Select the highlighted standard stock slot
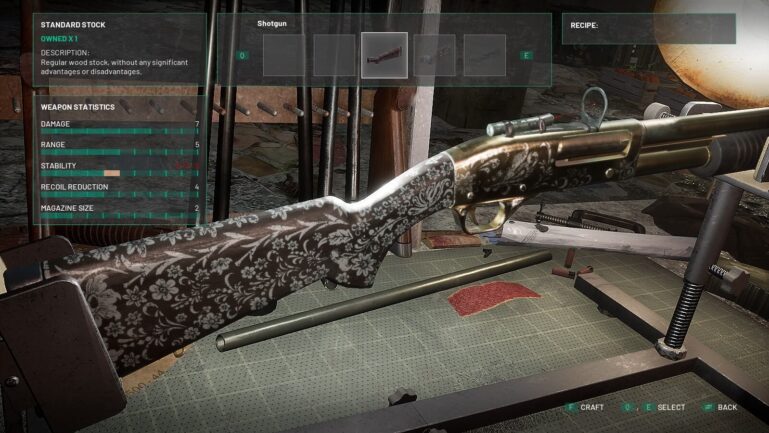 coord(384,55)
